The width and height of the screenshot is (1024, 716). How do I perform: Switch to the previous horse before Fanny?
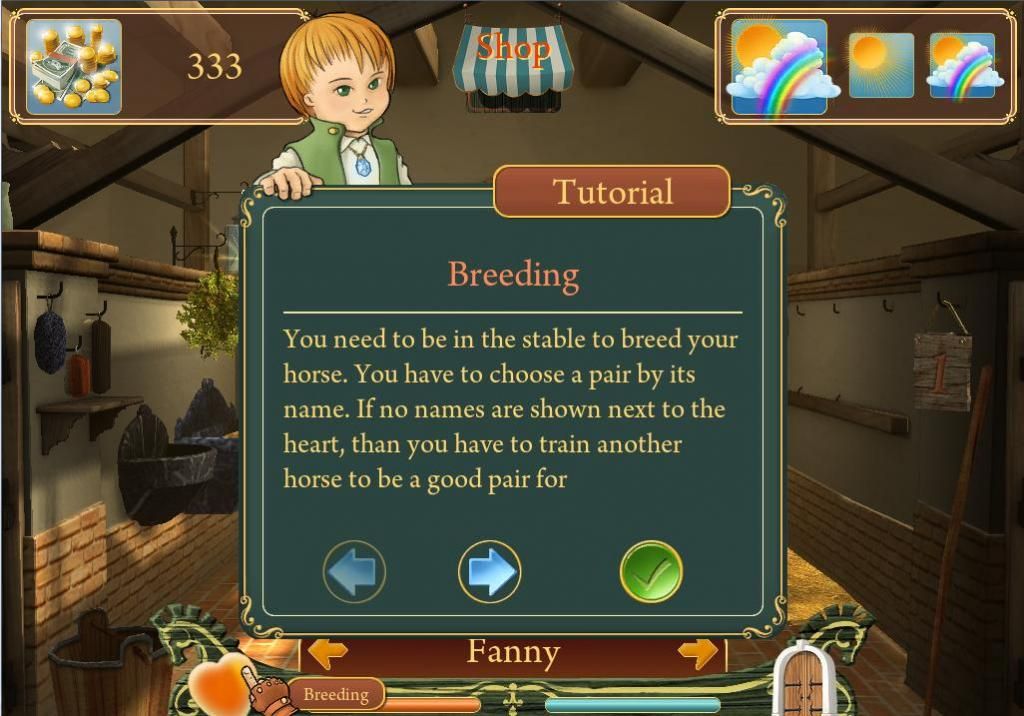pos(327,653)
